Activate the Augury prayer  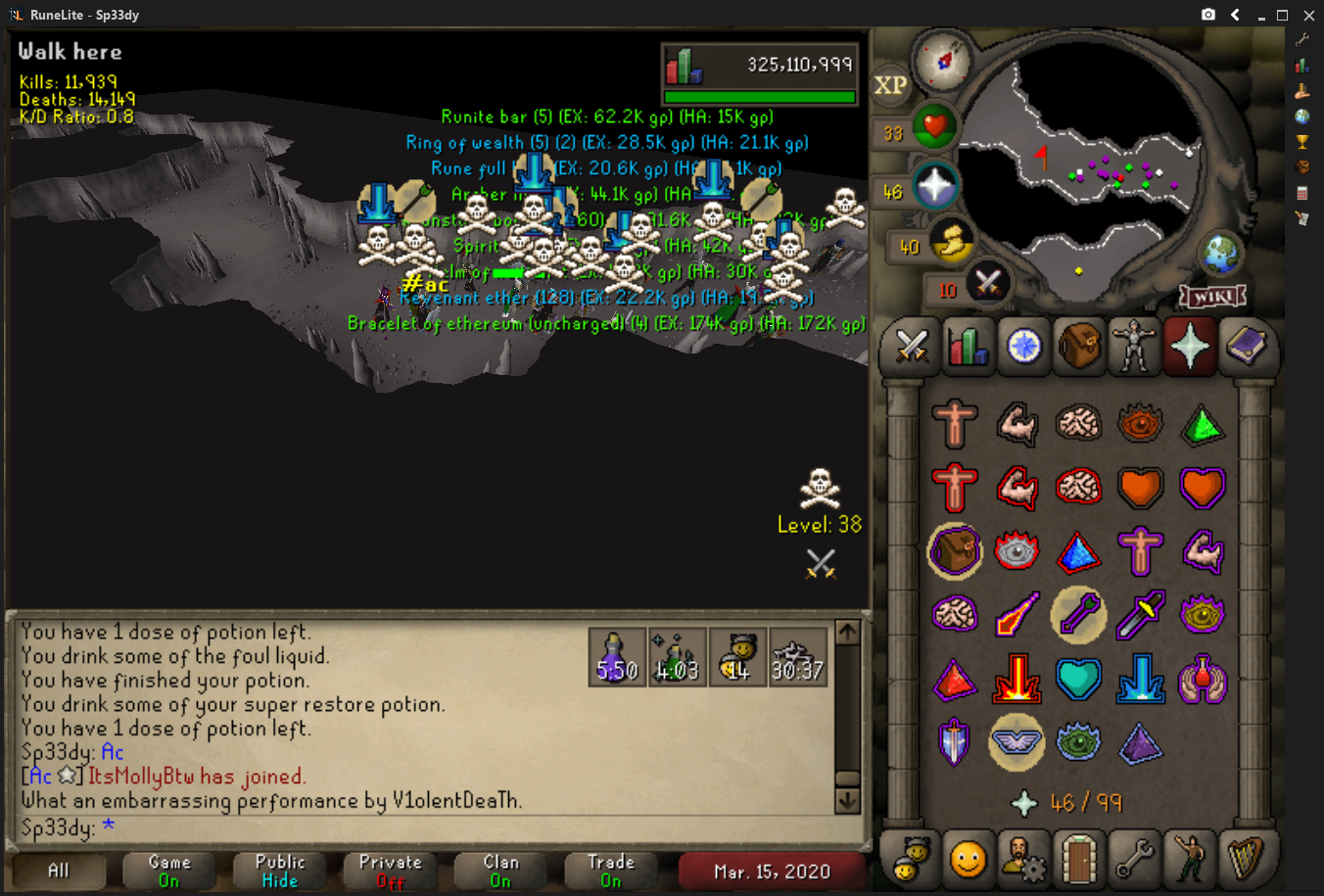[x=1141, y=742]
